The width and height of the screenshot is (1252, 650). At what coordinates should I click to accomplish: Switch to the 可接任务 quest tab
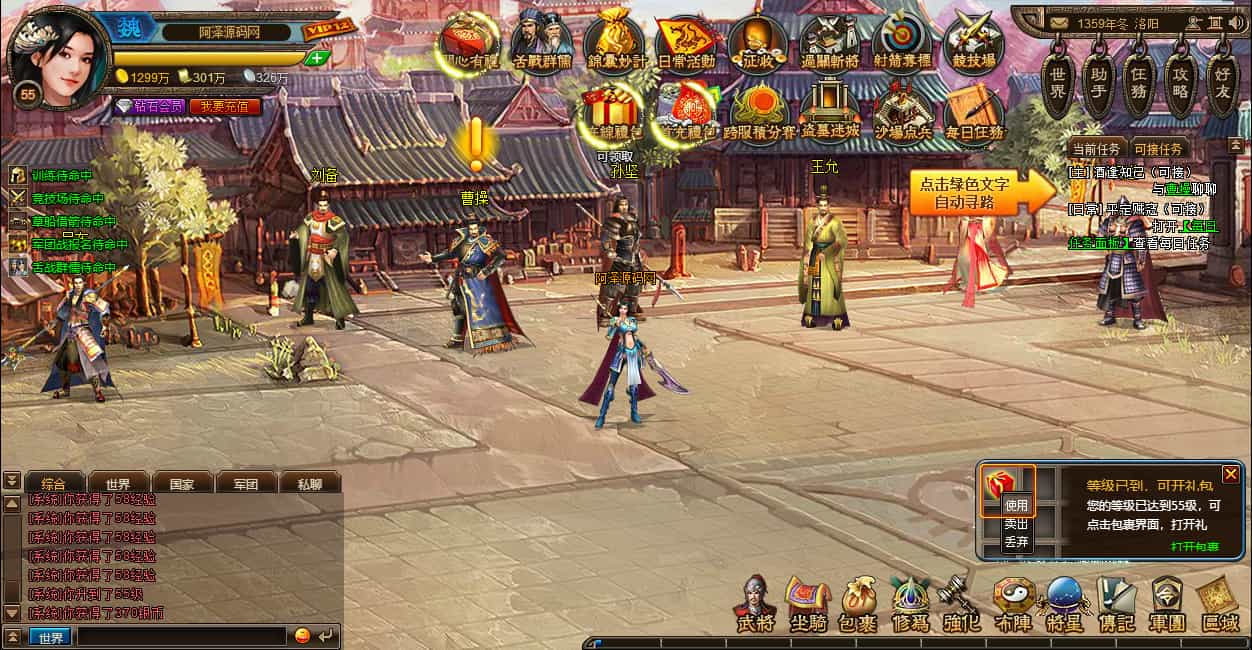click(x=1158, y=149)
